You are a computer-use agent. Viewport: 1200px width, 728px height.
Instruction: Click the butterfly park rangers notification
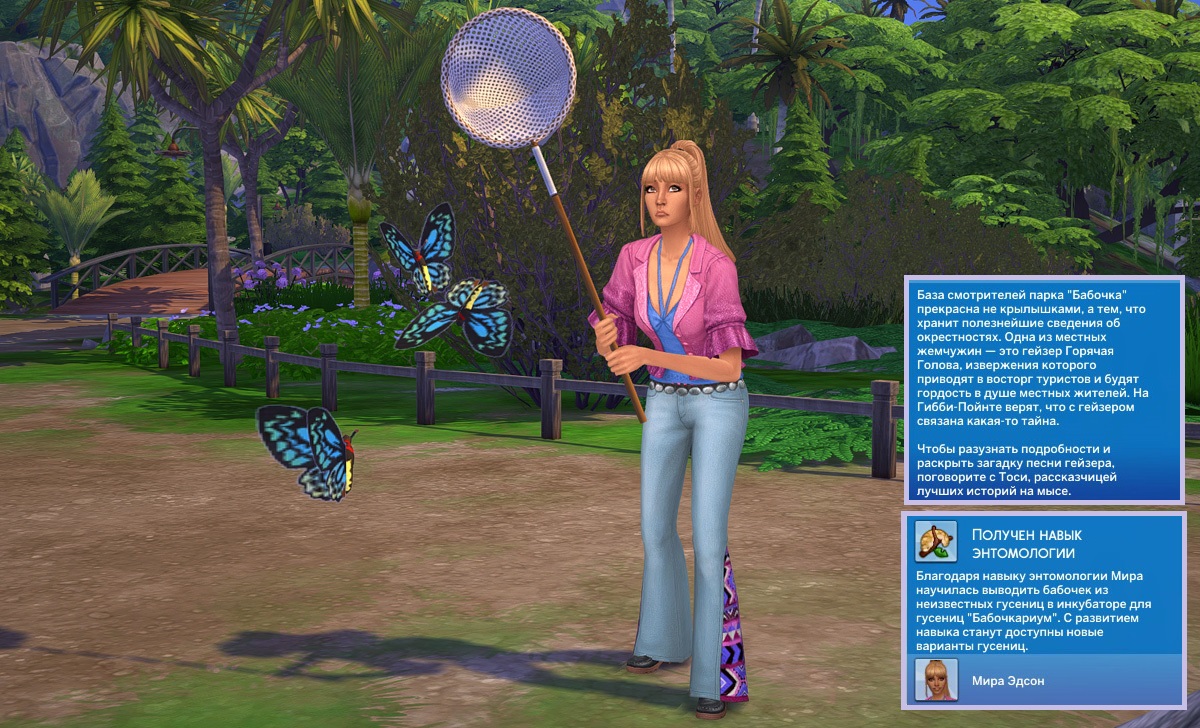[x=1043, y=388]
